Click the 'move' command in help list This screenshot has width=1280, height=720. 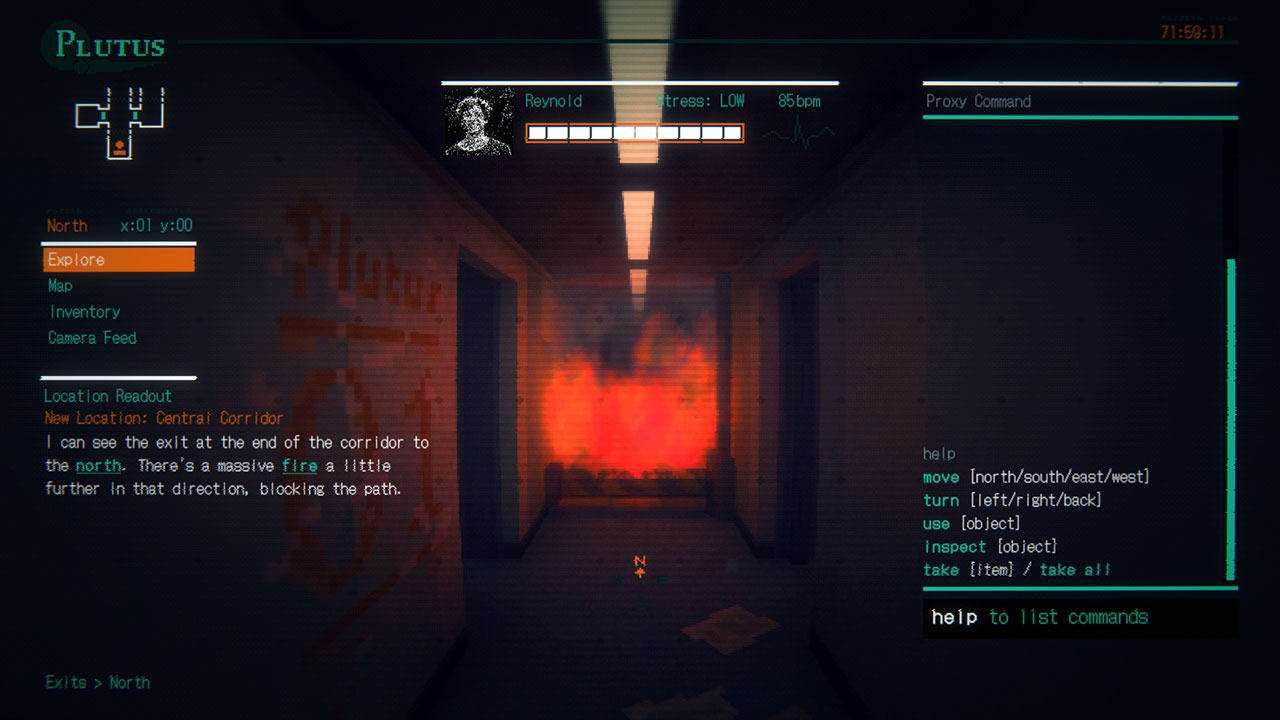[x=941, y=477]
